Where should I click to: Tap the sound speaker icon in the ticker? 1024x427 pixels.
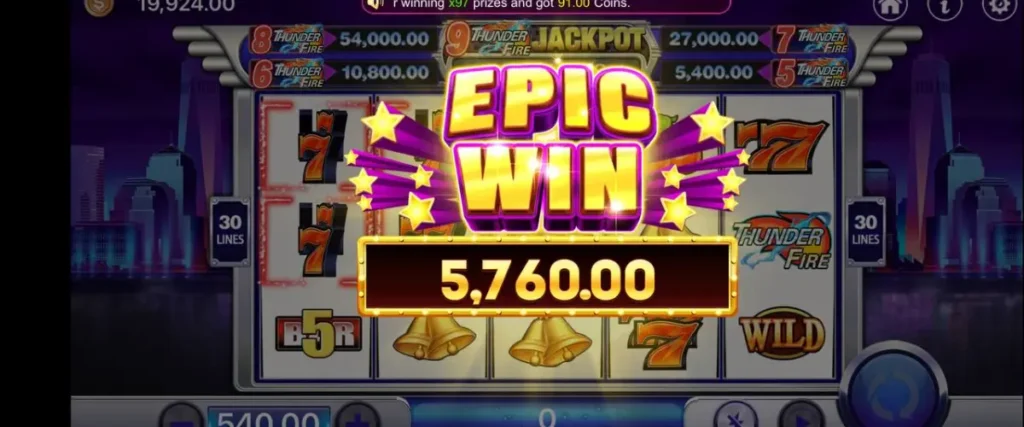tap(376, 5)
